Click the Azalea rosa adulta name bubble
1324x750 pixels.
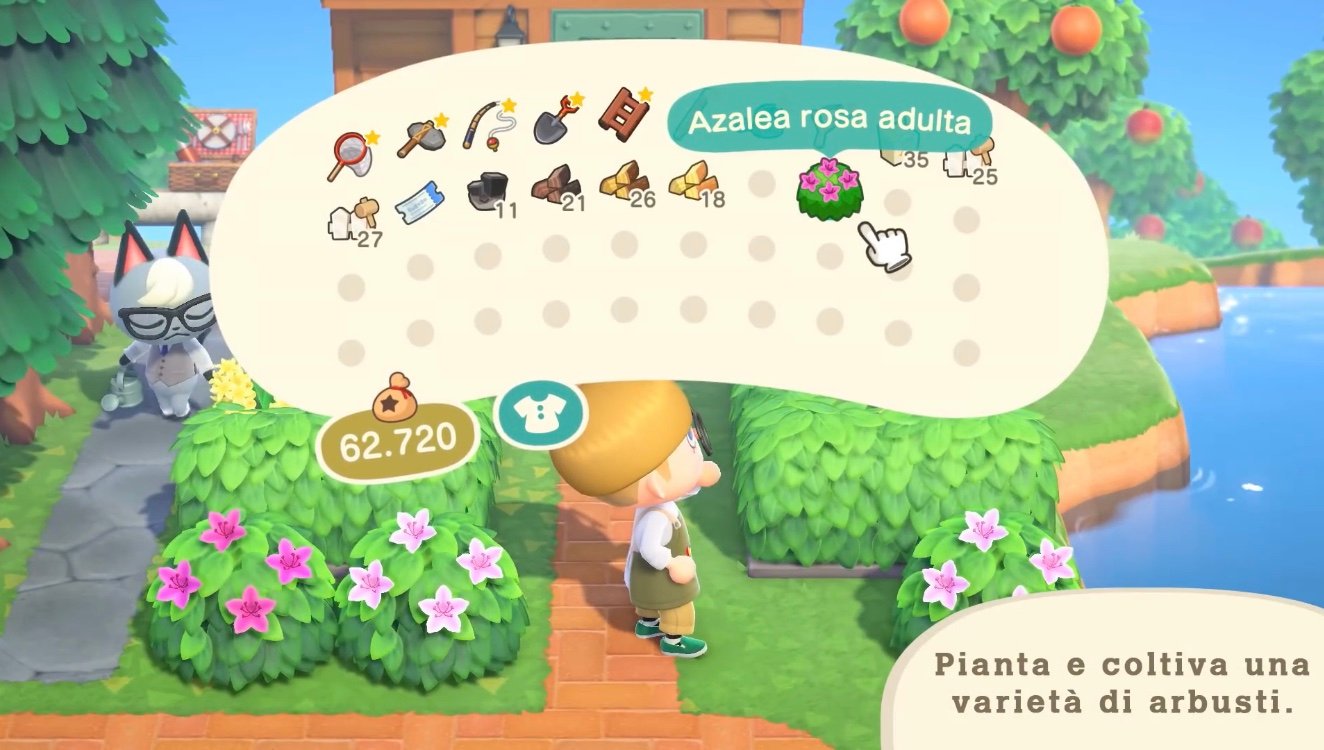click(827, 118)
